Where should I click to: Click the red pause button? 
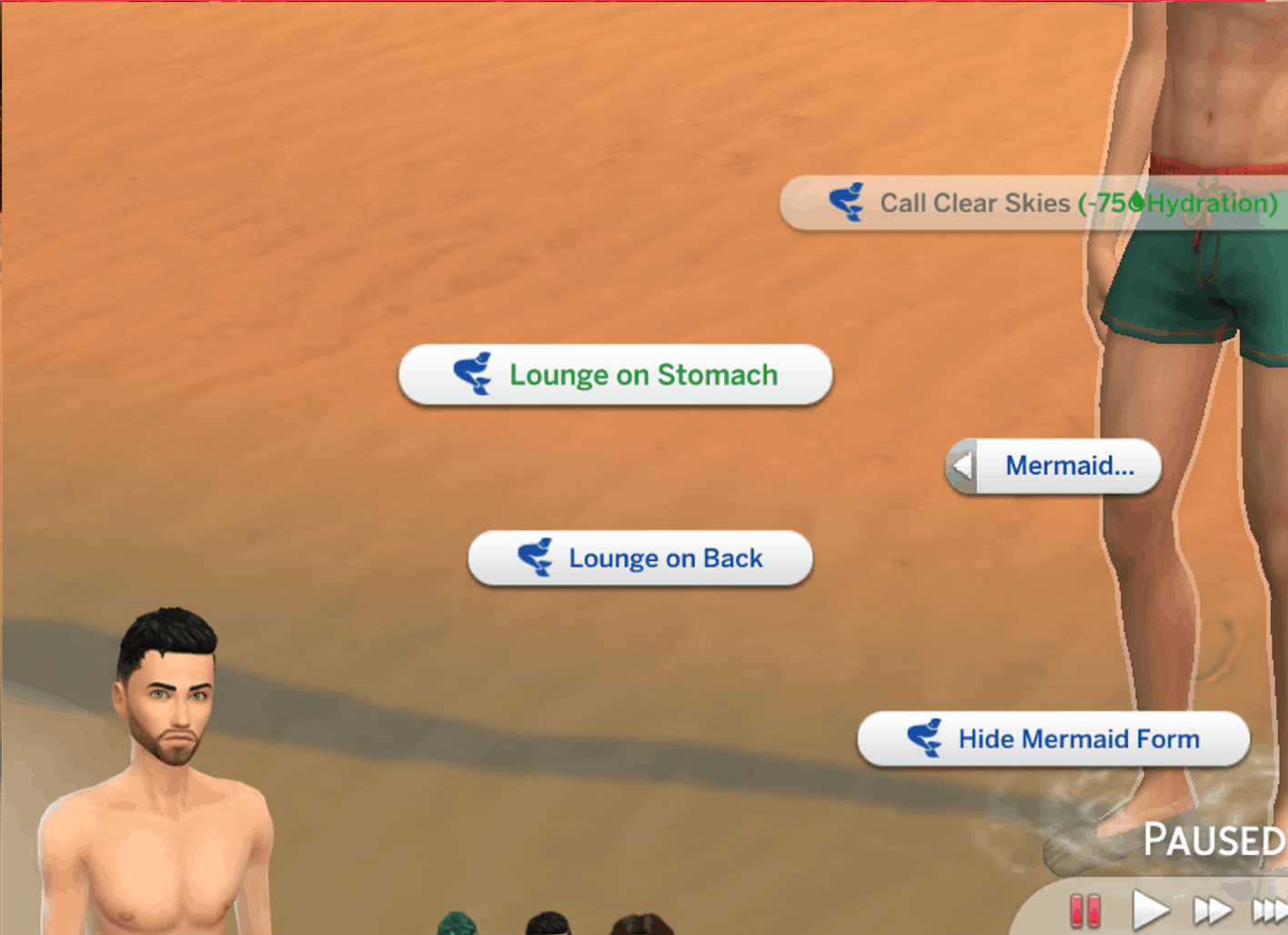[x=1085, y=910]
